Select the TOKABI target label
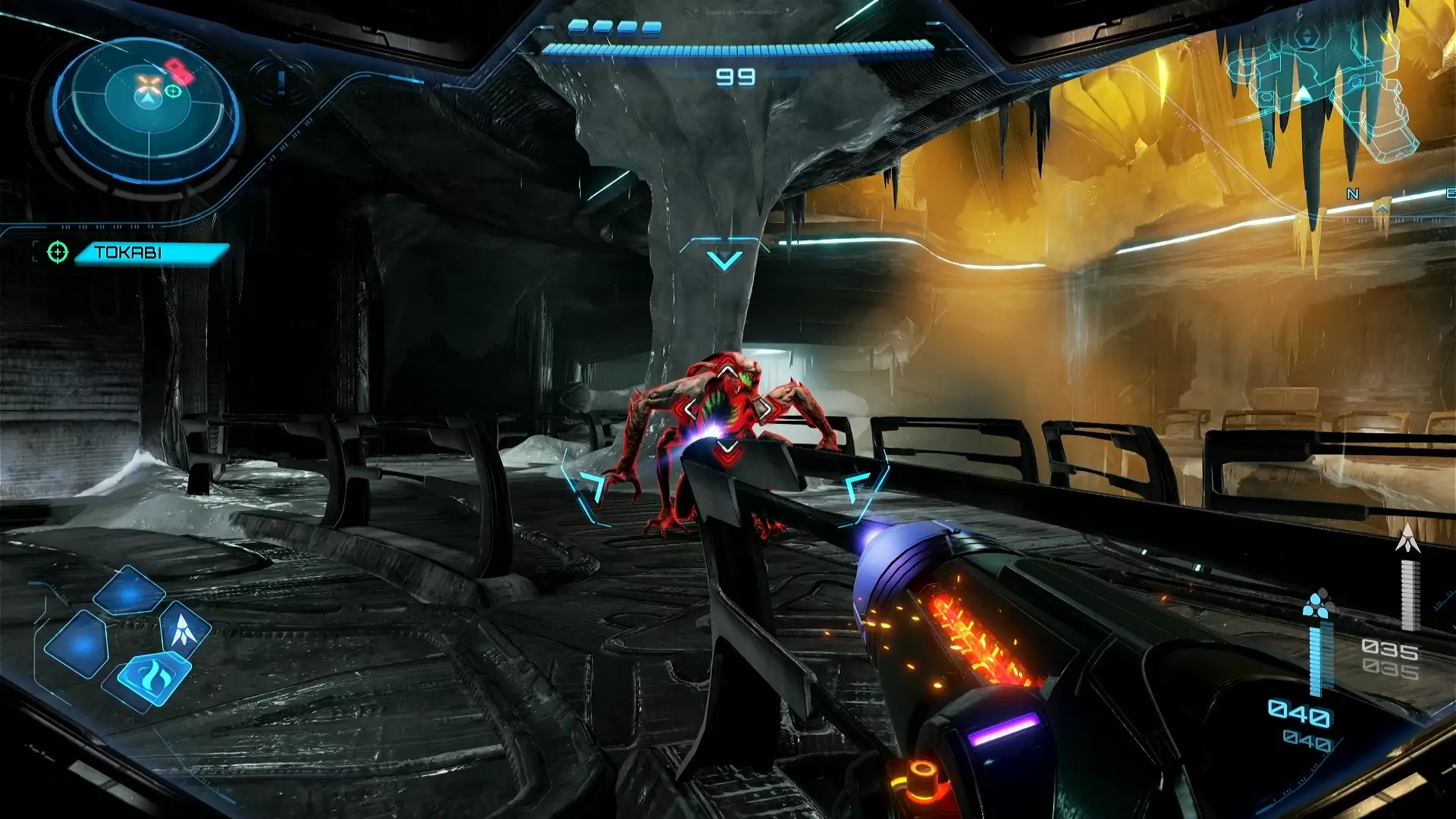The width and height of the screenshot is (1456, 819). [150, 253]
